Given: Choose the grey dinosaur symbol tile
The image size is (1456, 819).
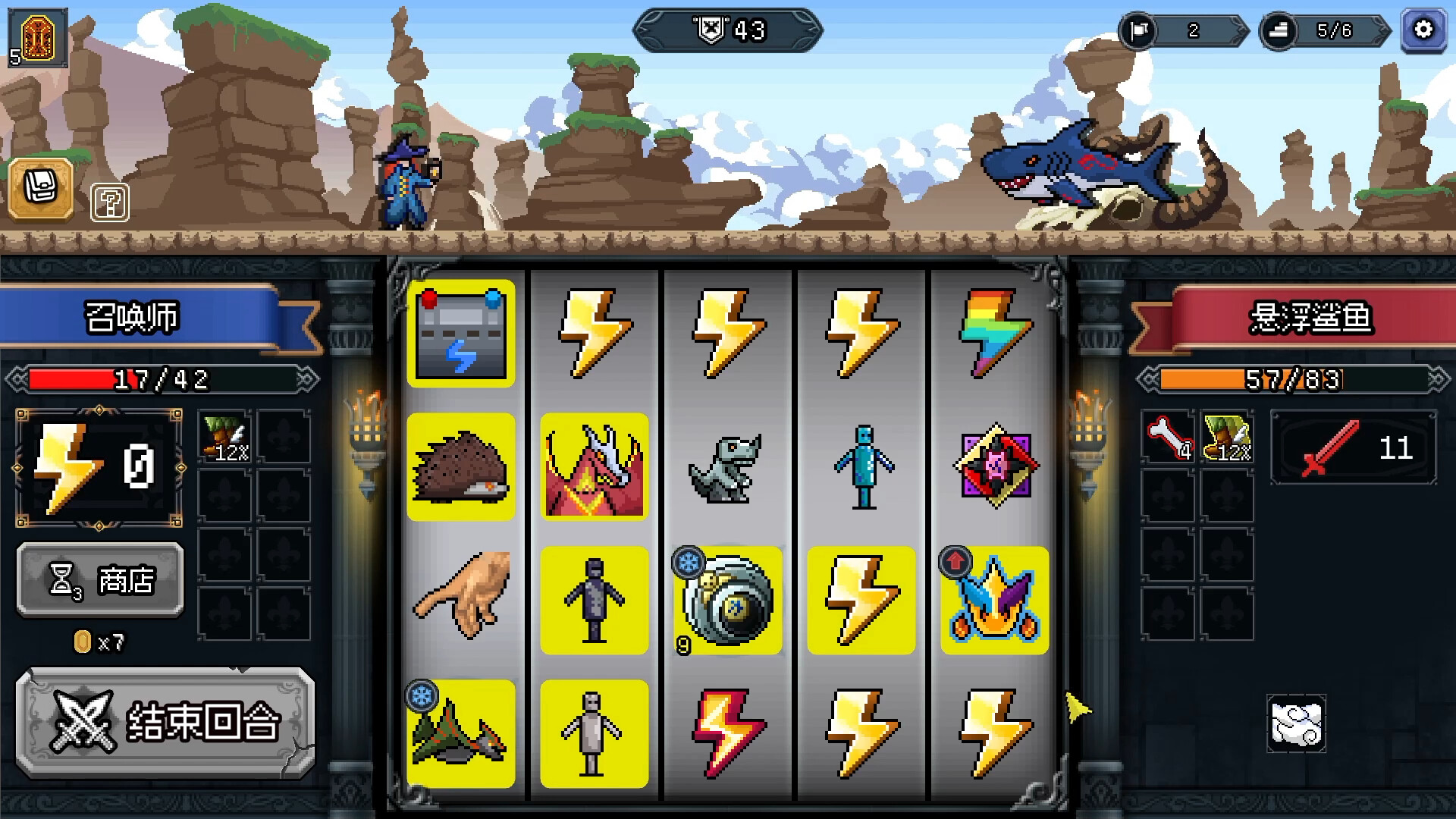Looking at the screenshot, I should pyautogui.click(x=728, y=467).
